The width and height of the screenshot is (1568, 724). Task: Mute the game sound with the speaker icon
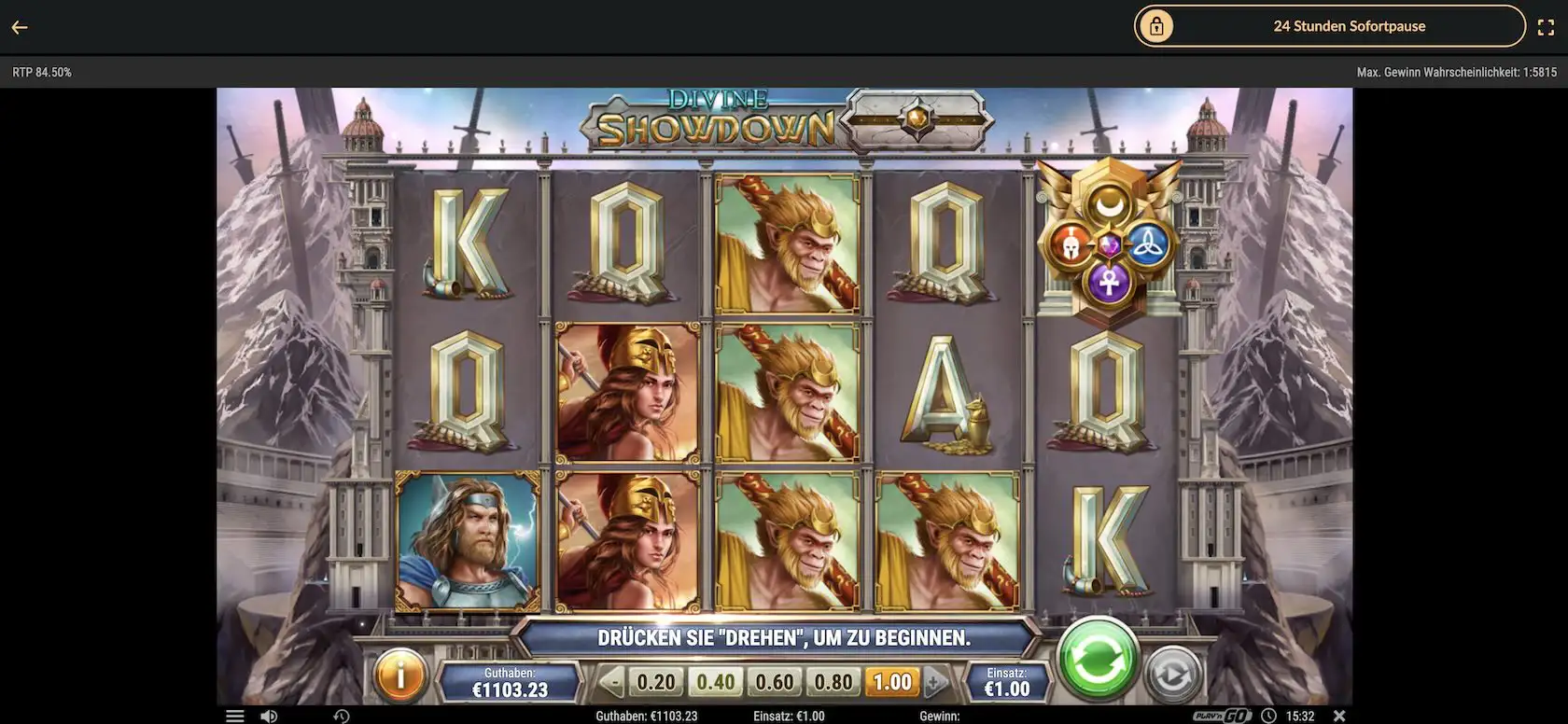coord(271,715)
